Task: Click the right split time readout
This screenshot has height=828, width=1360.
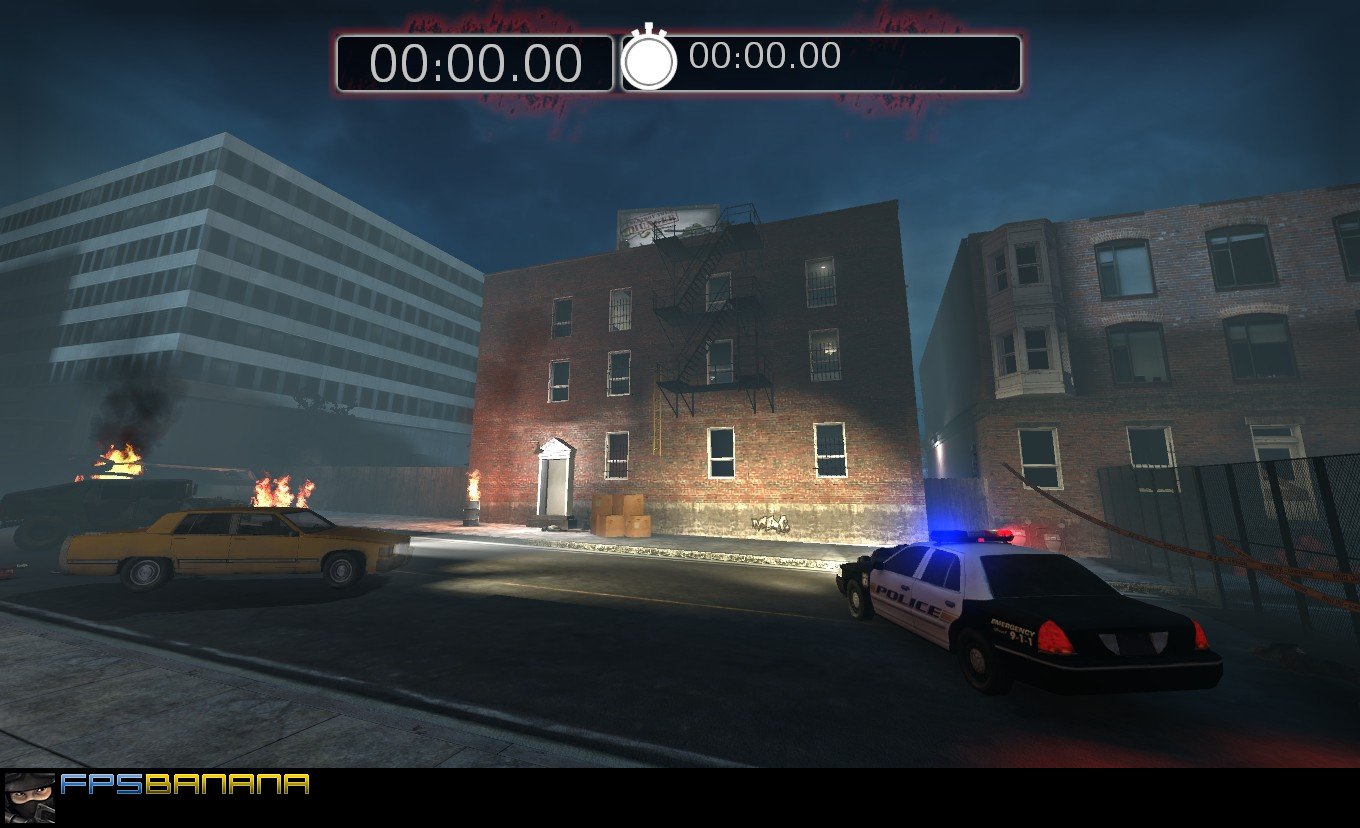Action: click(765, 58)
